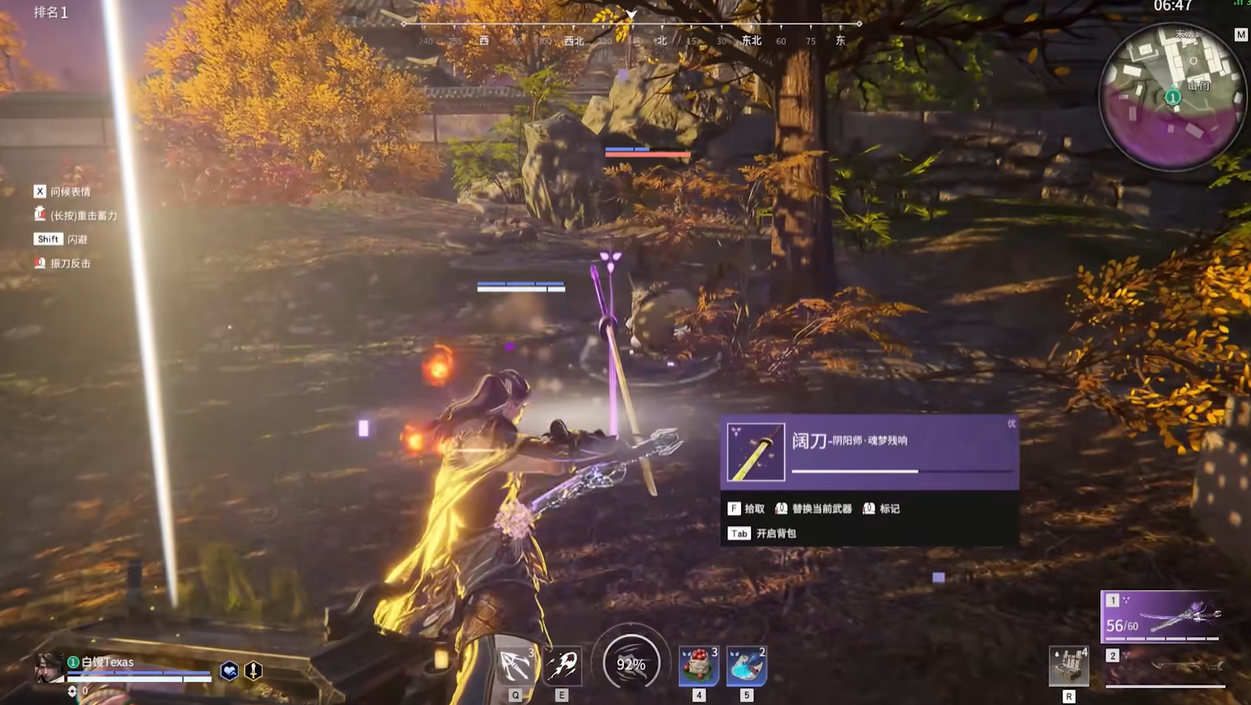Select the 阔刀 loot item thumbnail

click(755, 452)
